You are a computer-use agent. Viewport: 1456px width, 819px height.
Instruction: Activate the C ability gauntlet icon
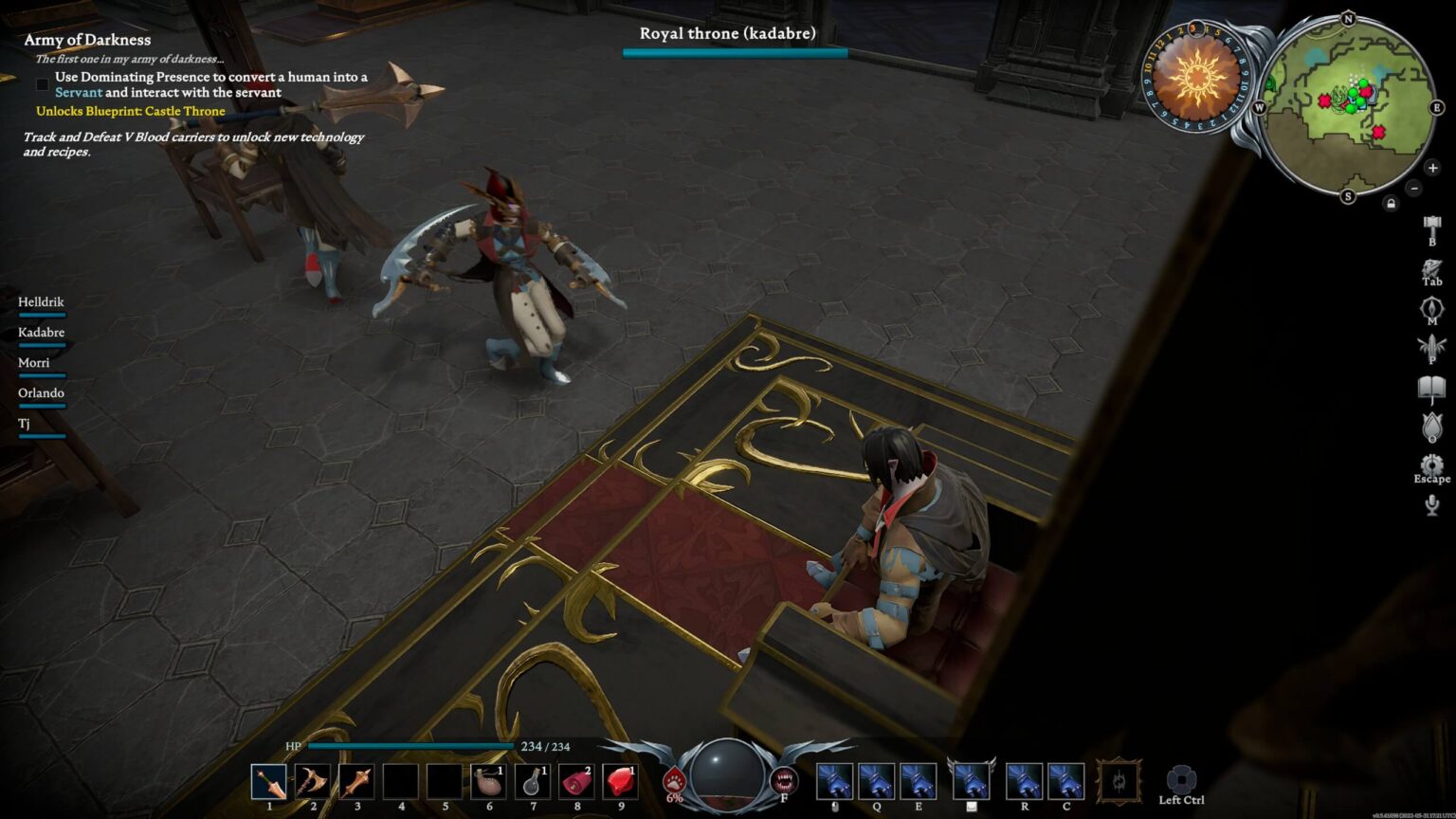(x=1065, y=782)
